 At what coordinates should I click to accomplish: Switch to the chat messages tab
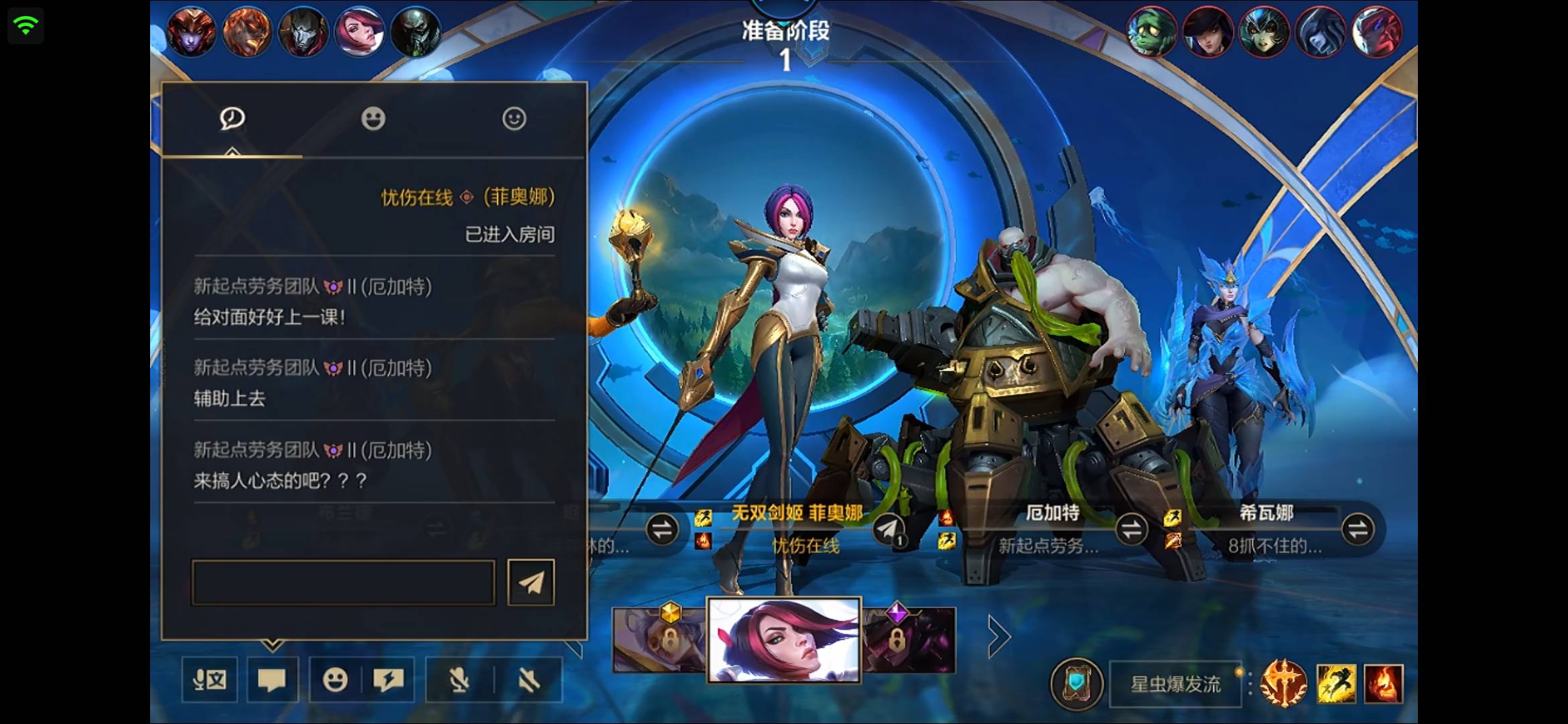click(x=232, y=119)
